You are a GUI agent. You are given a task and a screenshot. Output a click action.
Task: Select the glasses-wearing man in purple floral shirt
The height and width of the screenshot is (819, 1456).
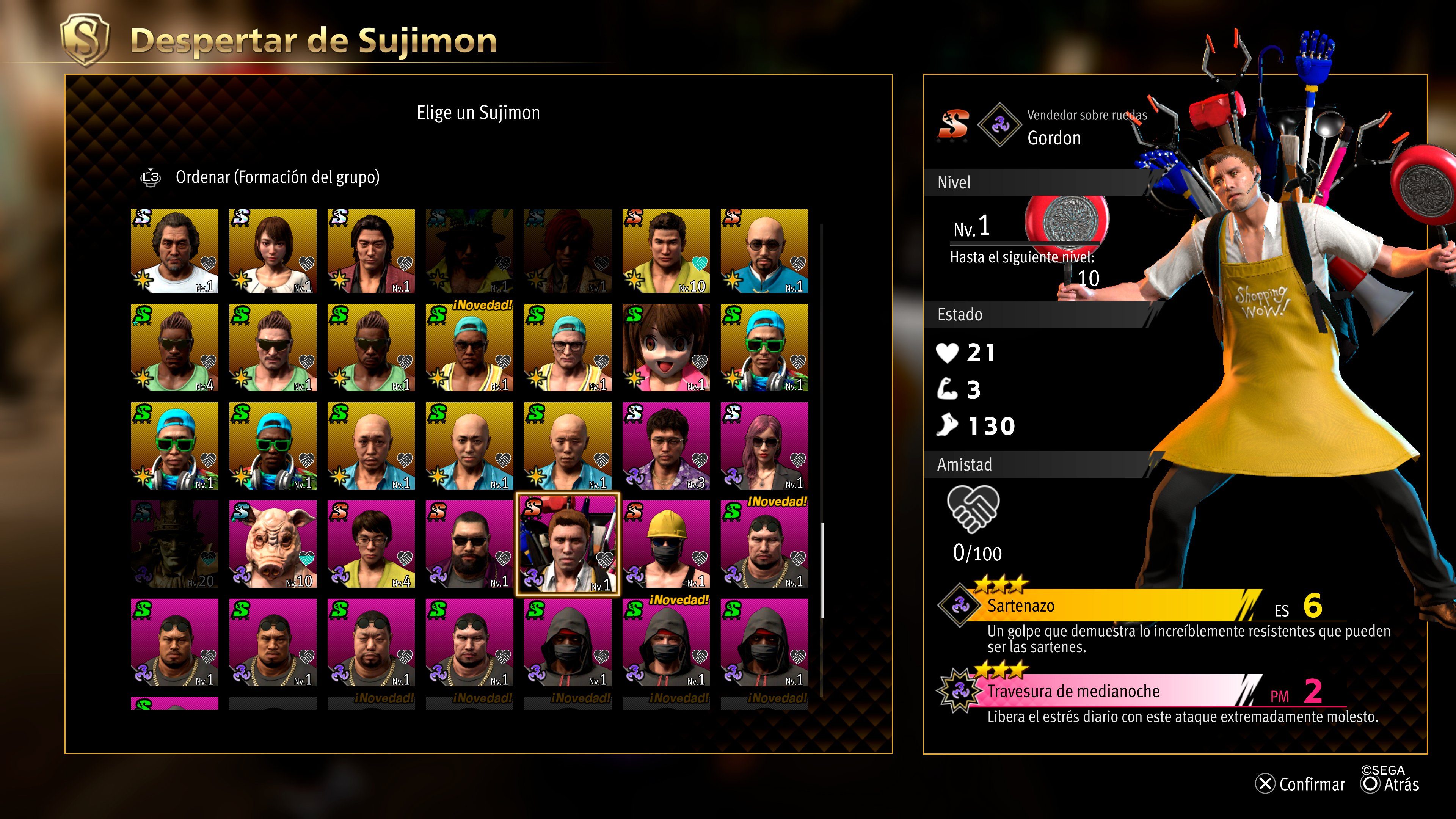[x=666, y=446]
